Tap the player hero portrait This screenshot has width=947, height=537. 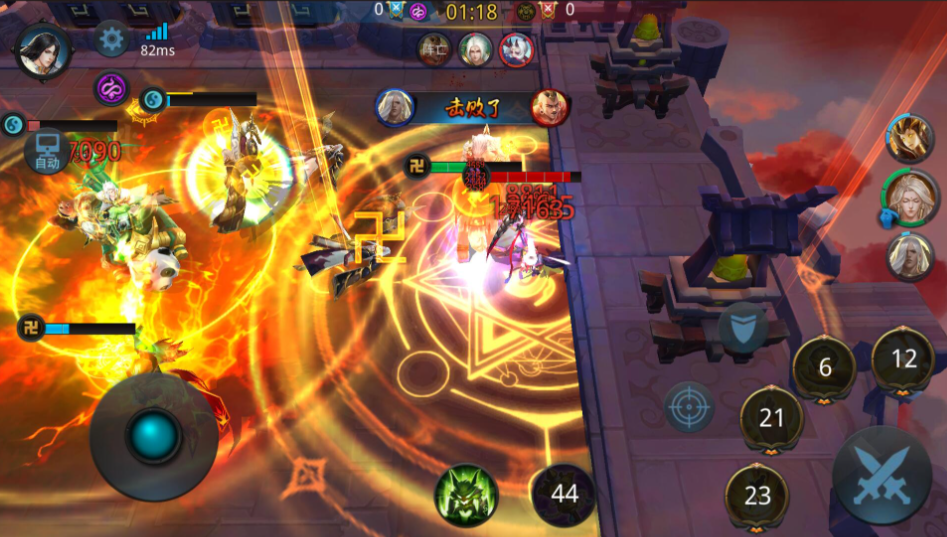click(x=42, y=50)
